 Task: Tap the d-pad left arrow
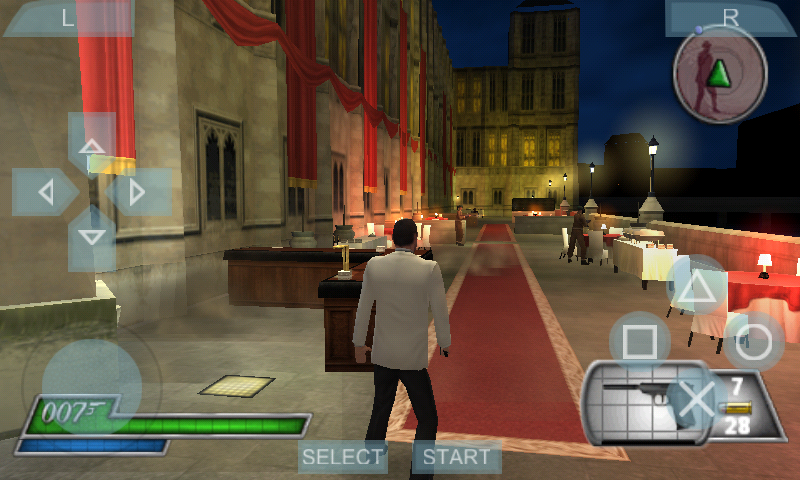(43, 191)
